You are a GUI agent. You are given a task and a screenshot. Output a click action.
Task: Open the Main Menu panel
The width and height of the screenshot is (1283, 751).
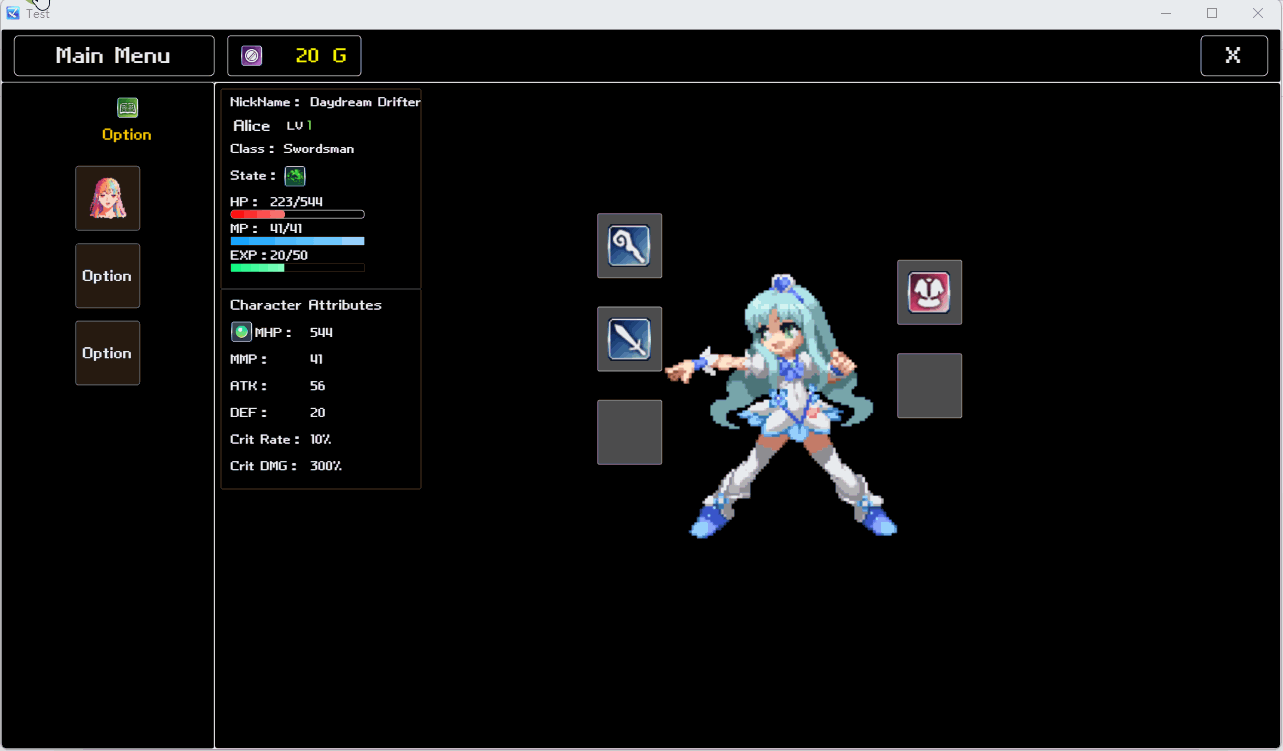coord(113,55)
